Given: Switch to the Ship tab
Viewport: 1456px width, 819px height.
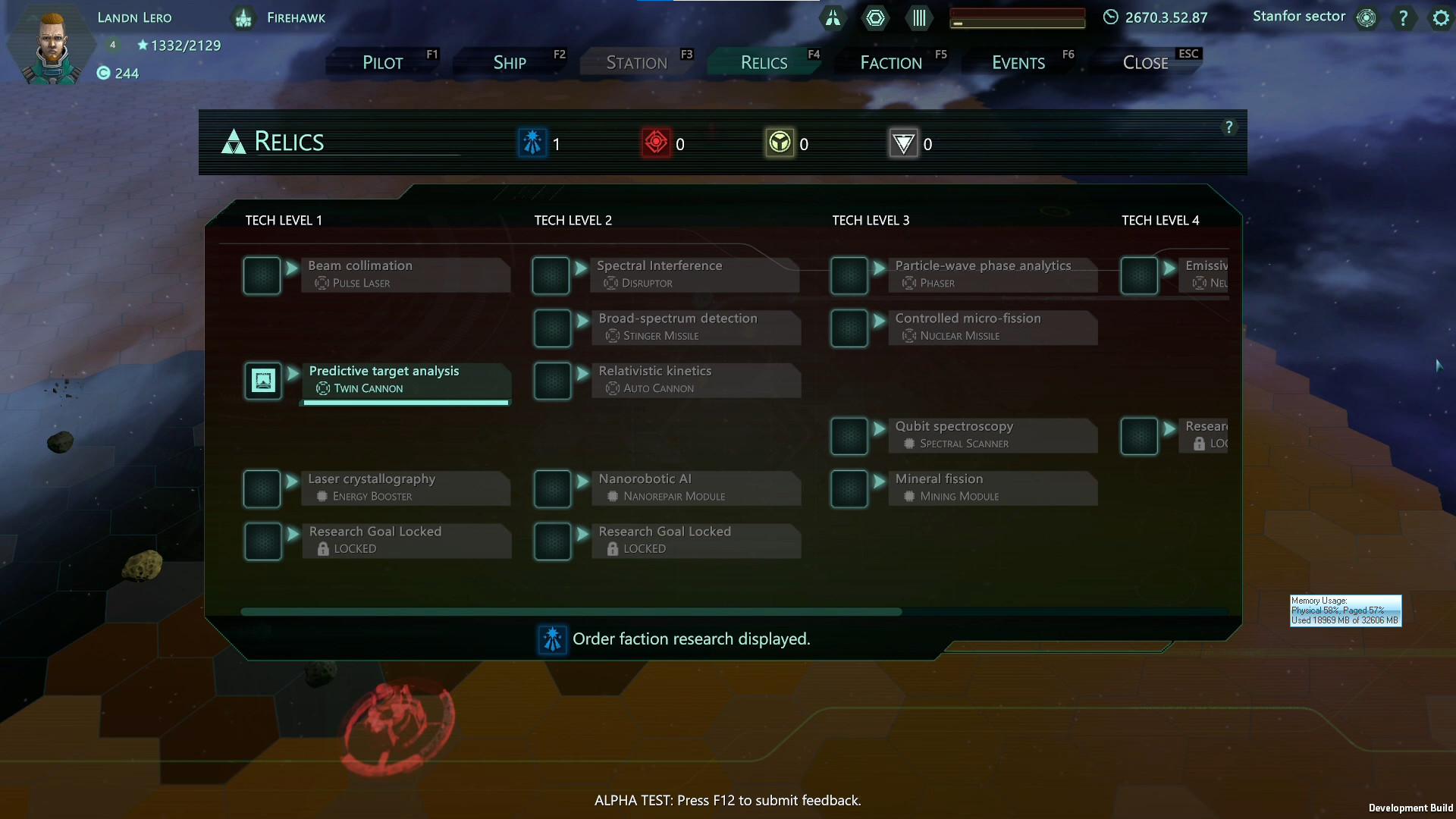Looking at the screenshot, I should click(509, 62).
